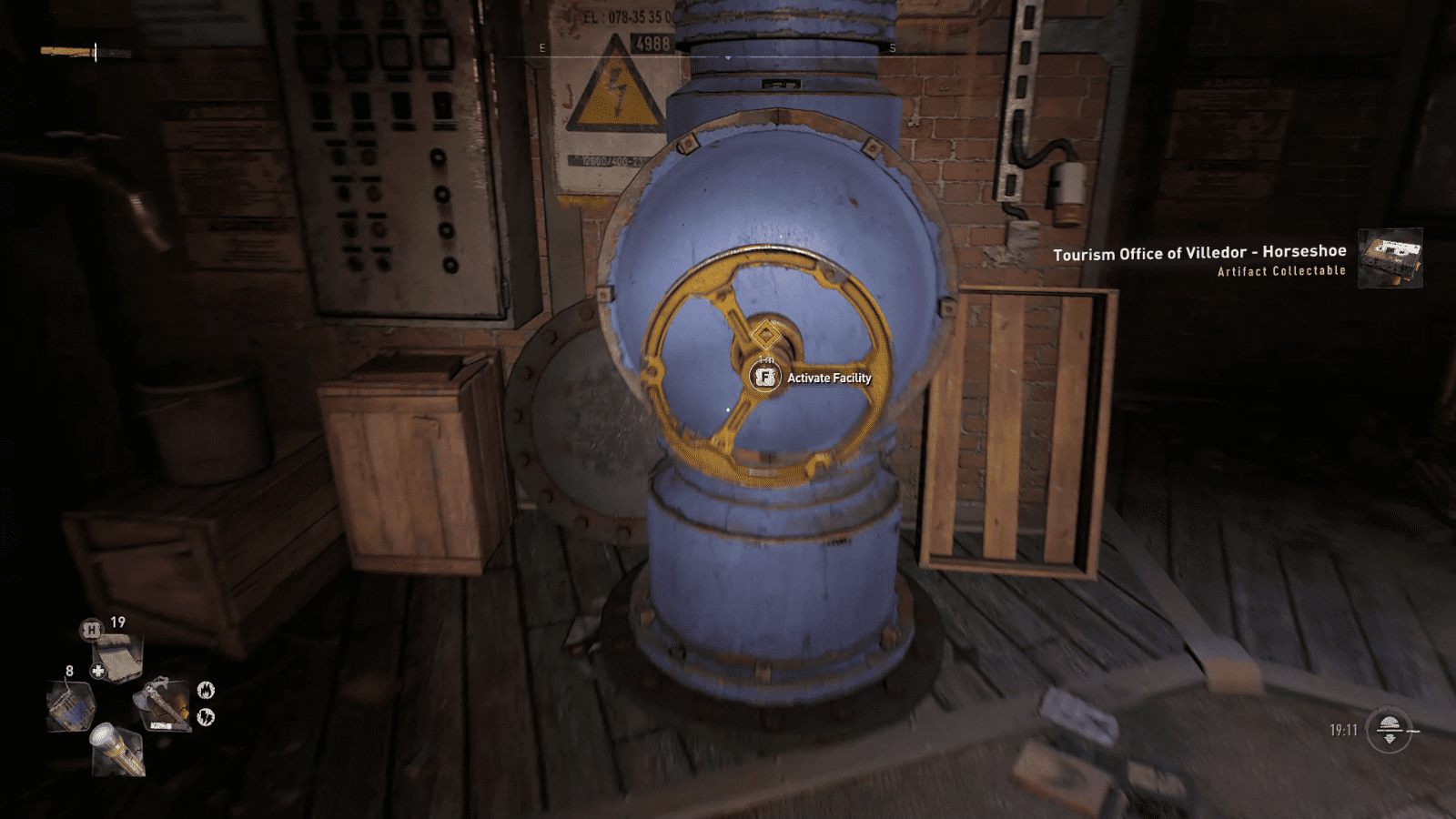
Task: Click the medkit cross icon on the wheel
Action: pos(97,671)
